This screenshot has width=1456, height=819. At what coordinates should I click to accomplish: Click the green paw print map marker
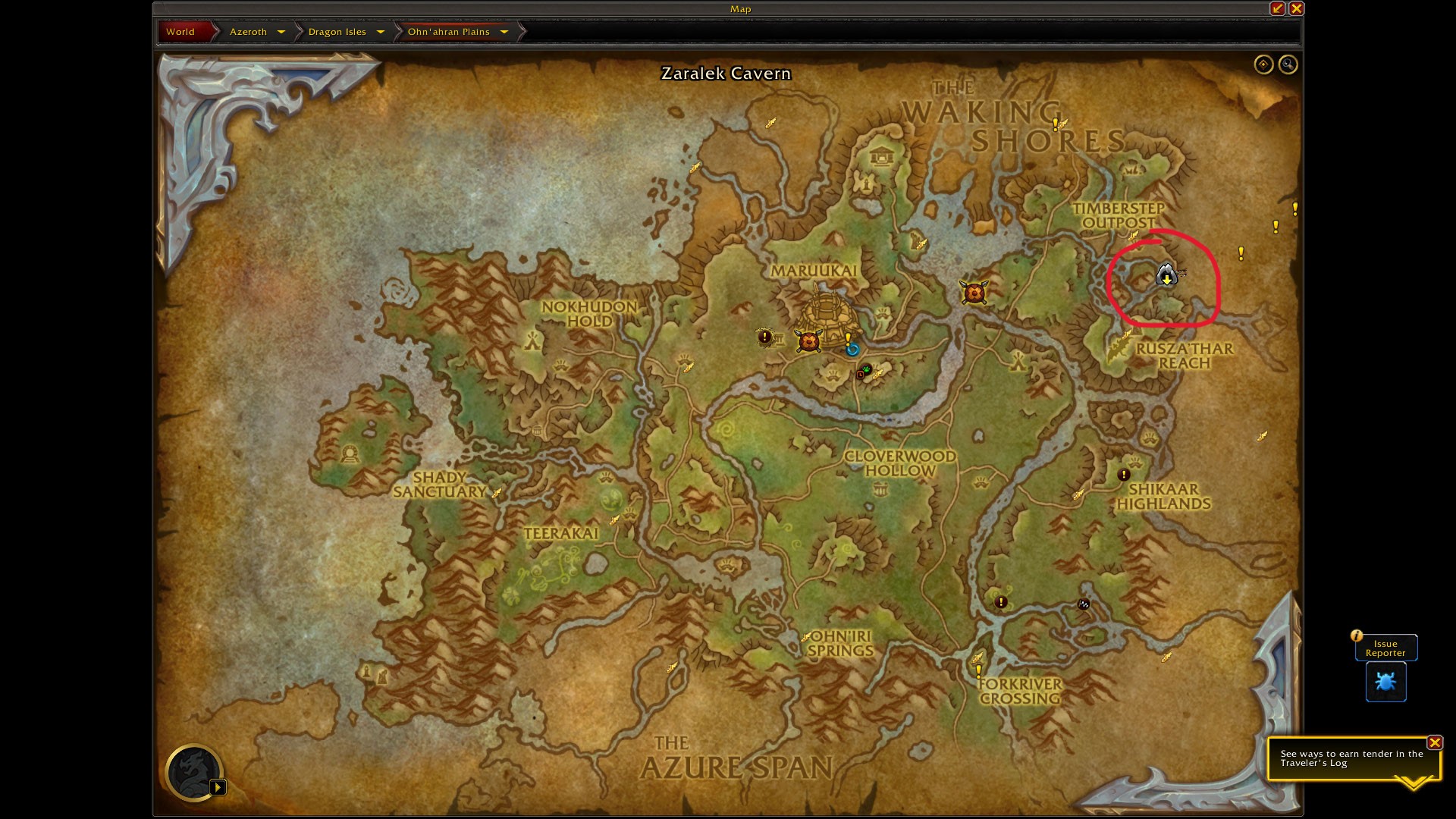click(x=866, y=369)
